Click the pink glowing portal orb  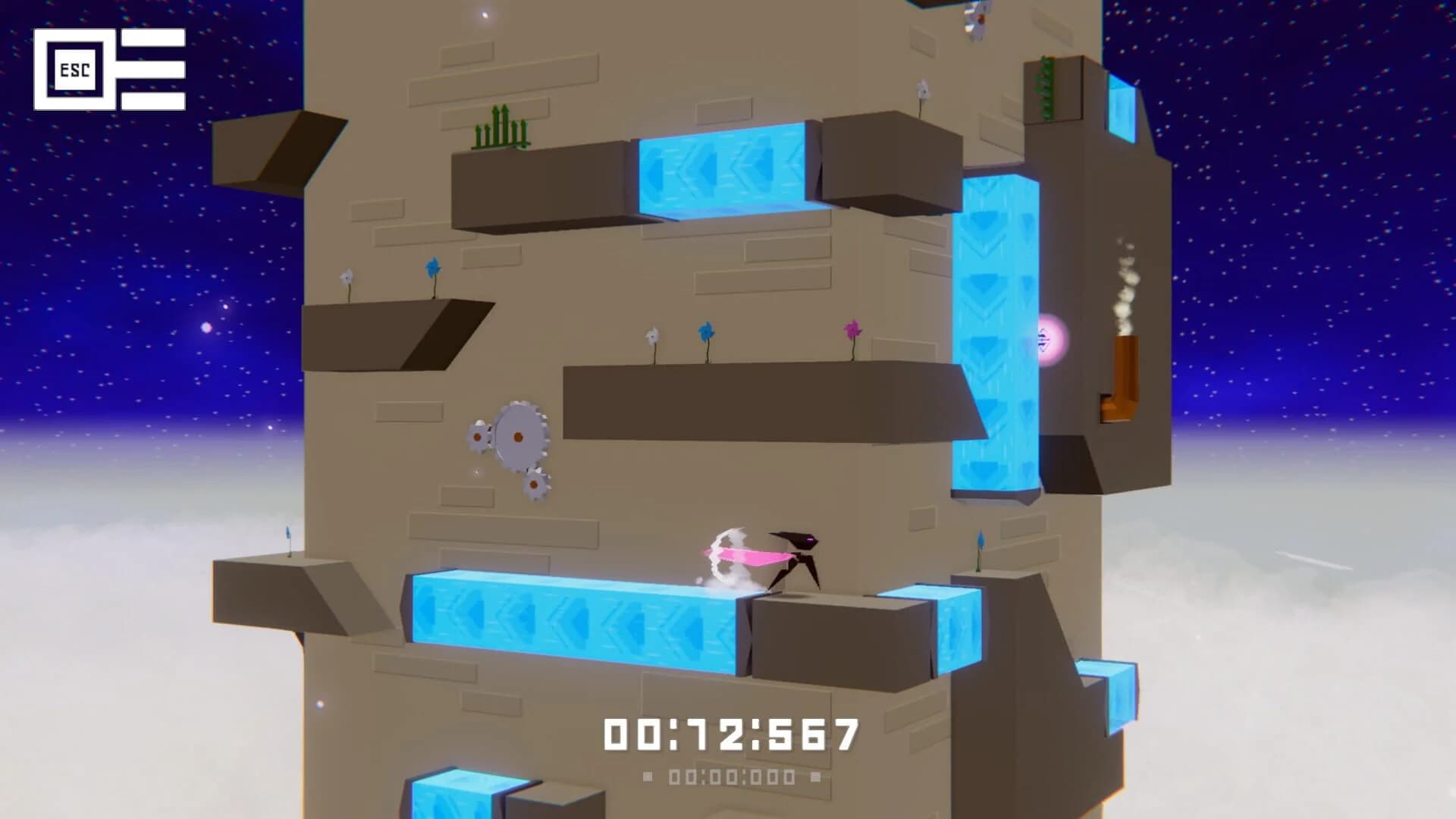pyautogui.click(x=1050, y=340)
